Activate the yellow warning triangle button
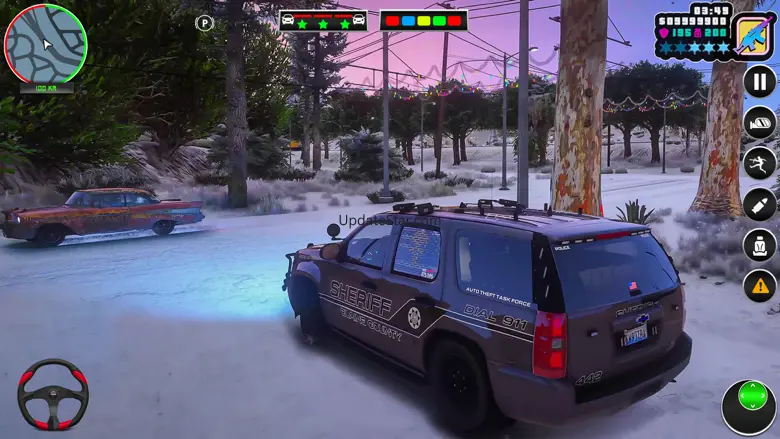780x439 pixels. pyautogui.click(x=759, y=286)
